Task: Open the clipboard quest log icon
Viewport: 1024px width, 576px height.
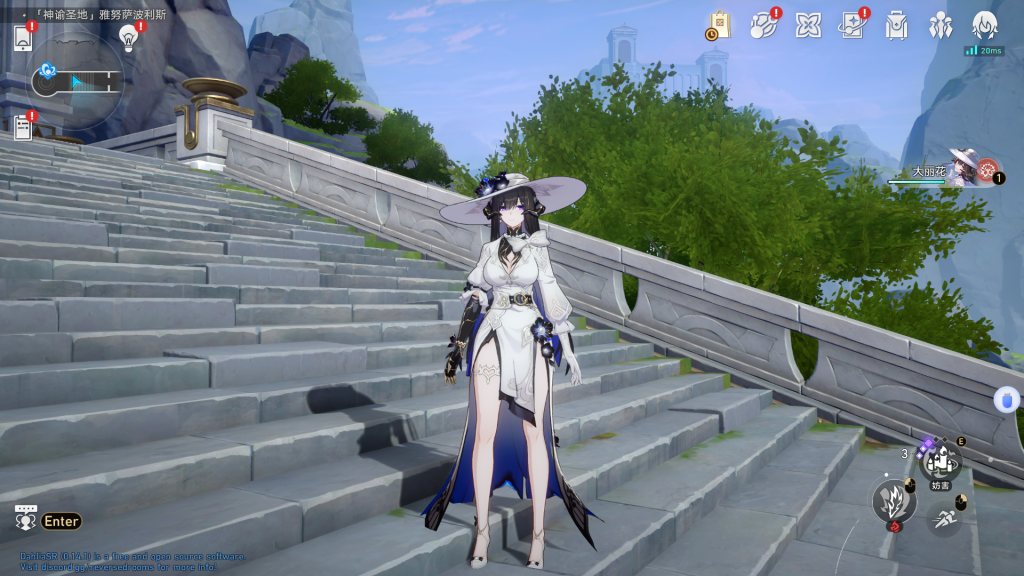Action: (x=23, y=127)
